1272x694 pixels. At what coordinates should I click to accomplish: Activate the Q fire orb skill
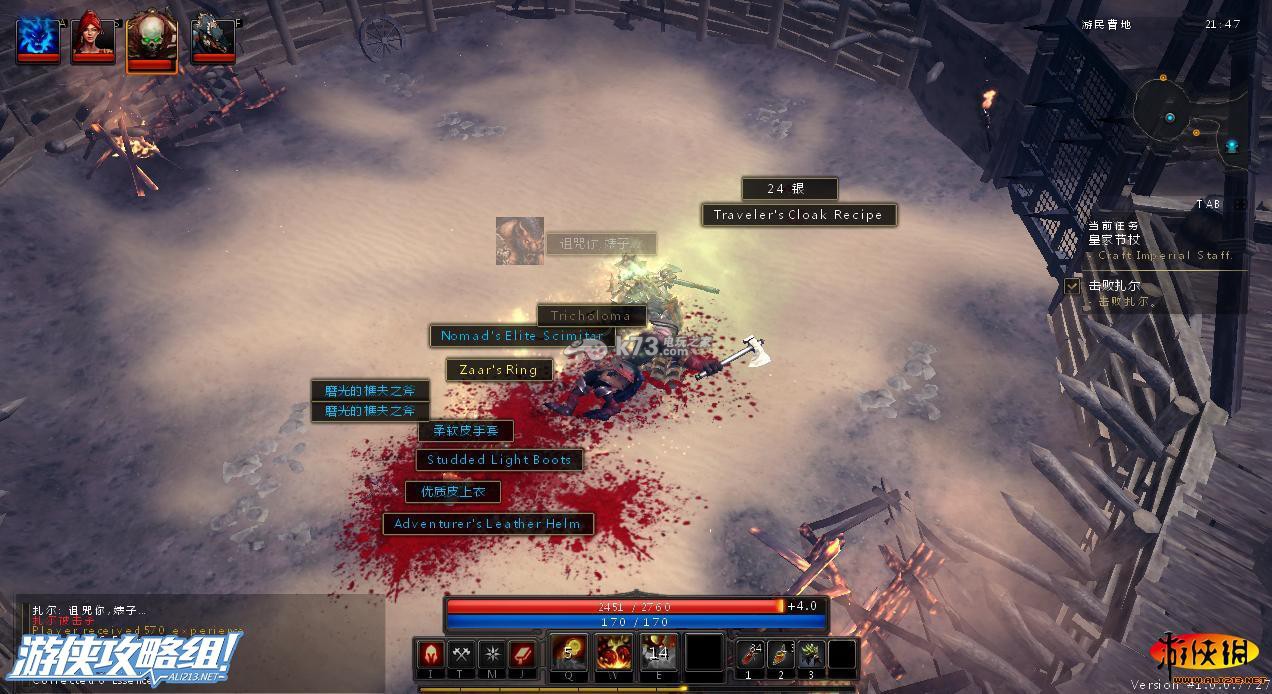[x=569, y=653]
